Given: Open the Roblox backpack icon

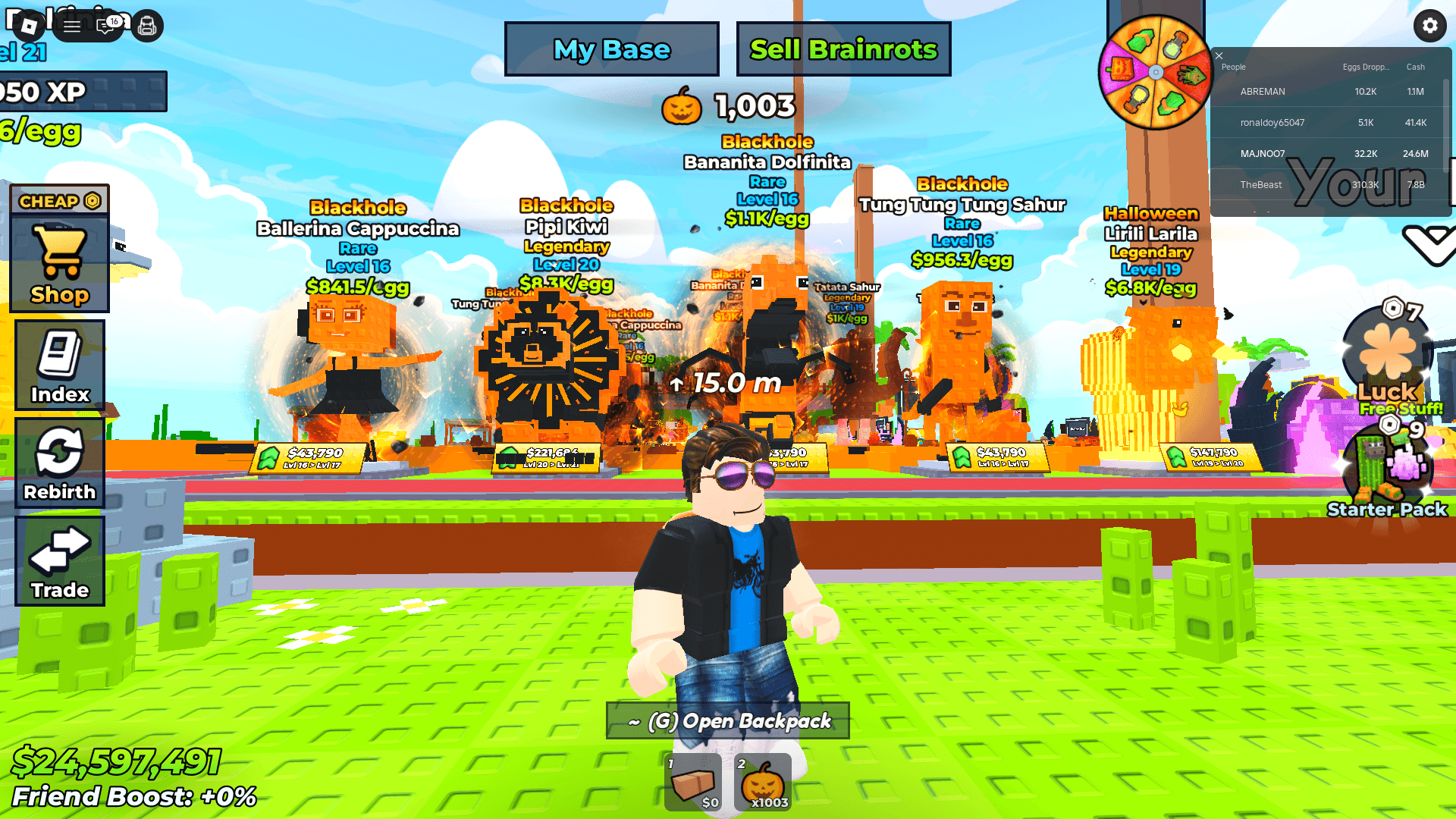Looking at the screenshot, I should [147, 26].
